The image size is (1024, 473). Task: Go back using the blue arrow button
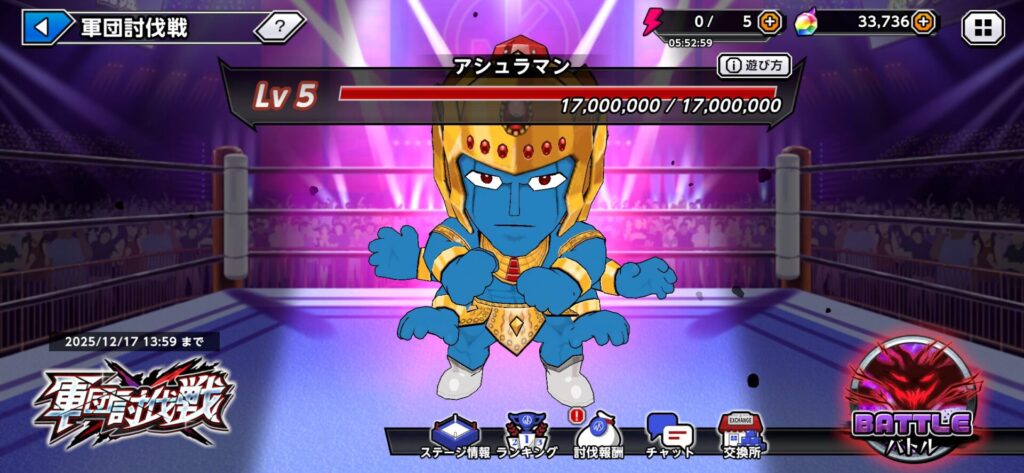click(x=43, y=27)
